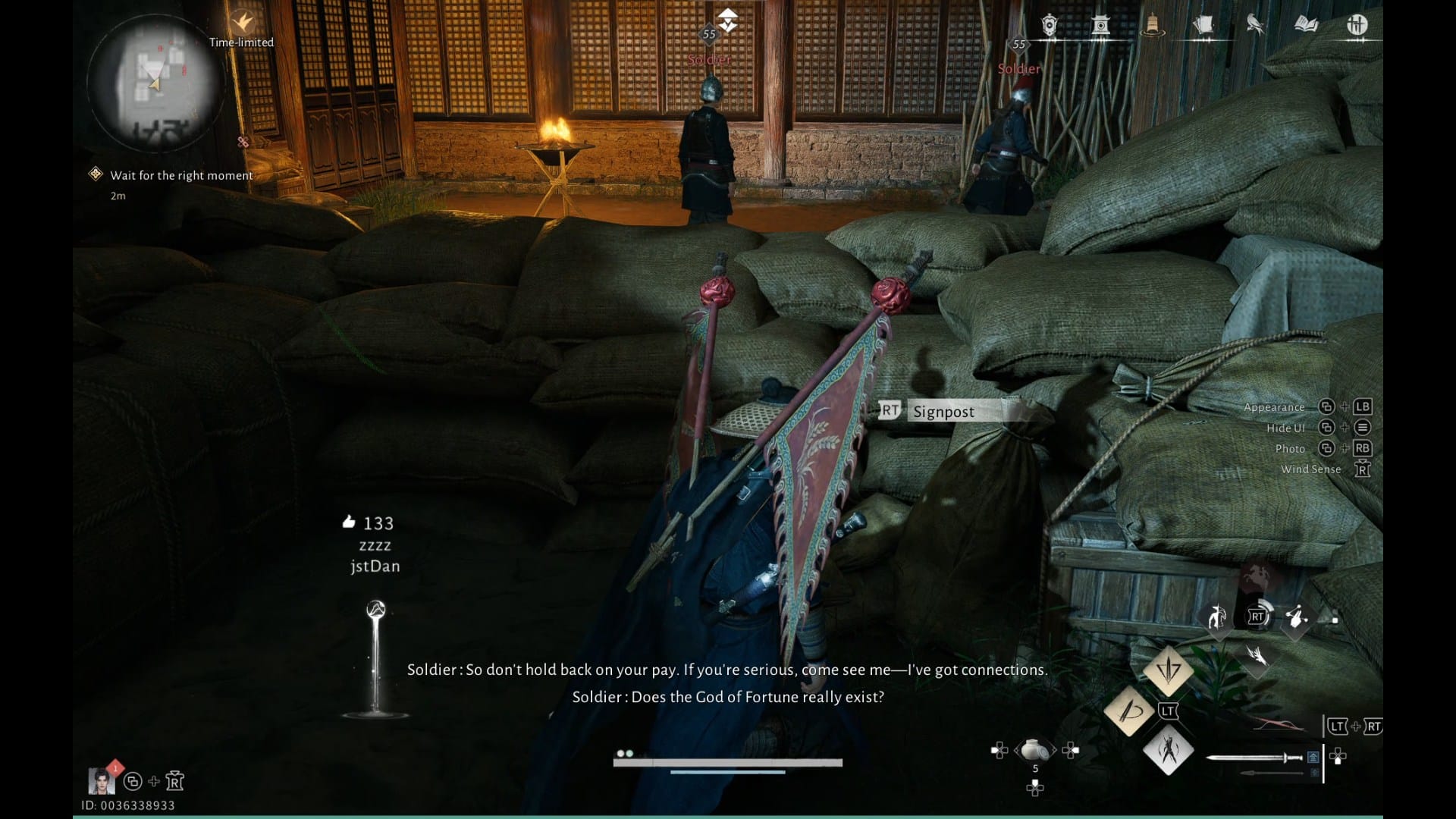The image size is (1456, 819).
Task: Open the circular minimap
Action: pyautogui.click(x=155, y=82)
